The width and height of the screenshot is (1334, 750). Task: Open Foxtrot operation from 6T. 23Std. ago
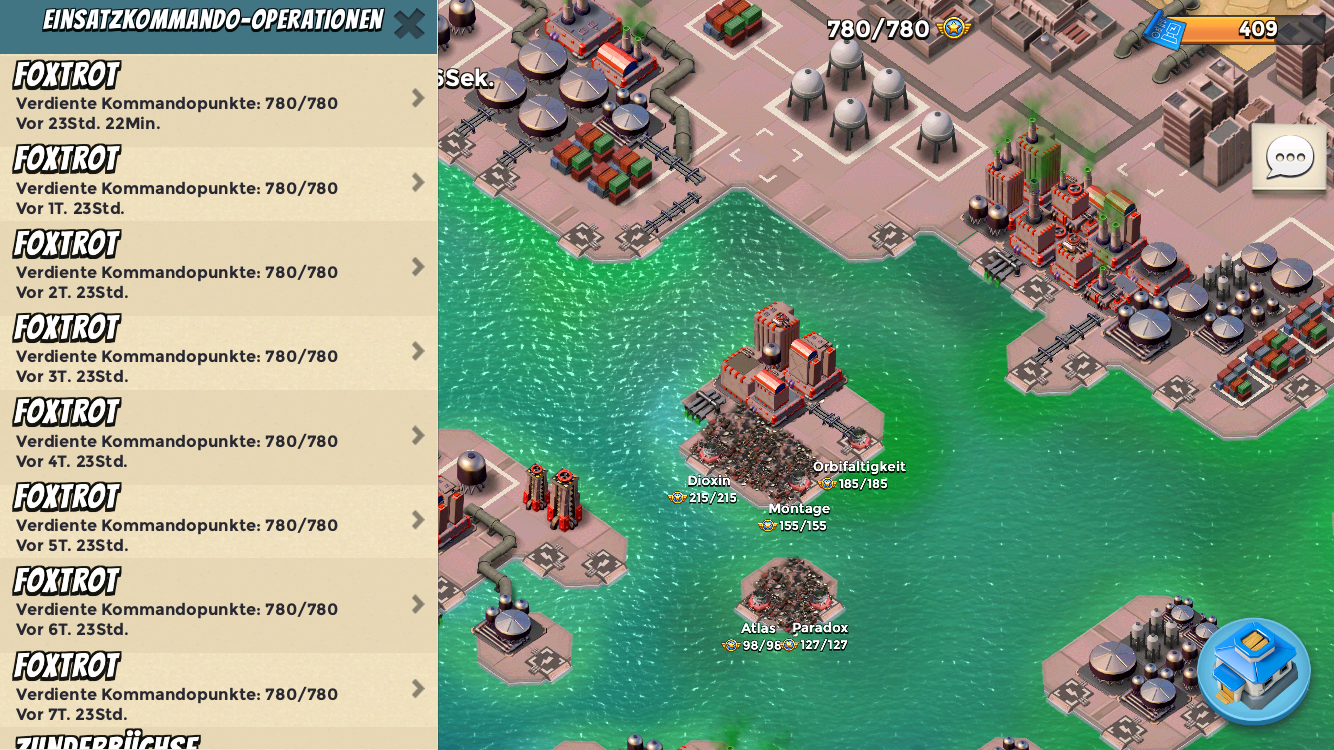(x=218, y=605)
